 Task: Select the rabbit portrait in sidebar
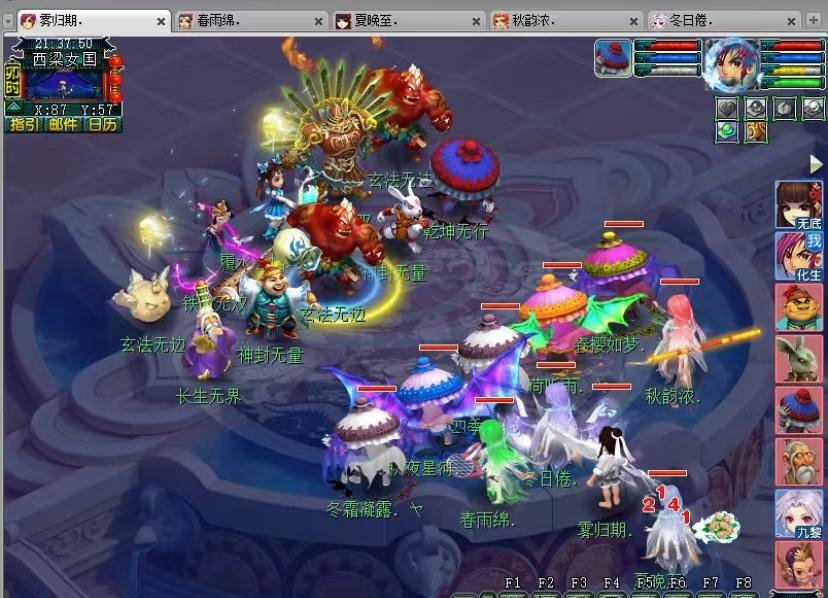coord(798,359)
